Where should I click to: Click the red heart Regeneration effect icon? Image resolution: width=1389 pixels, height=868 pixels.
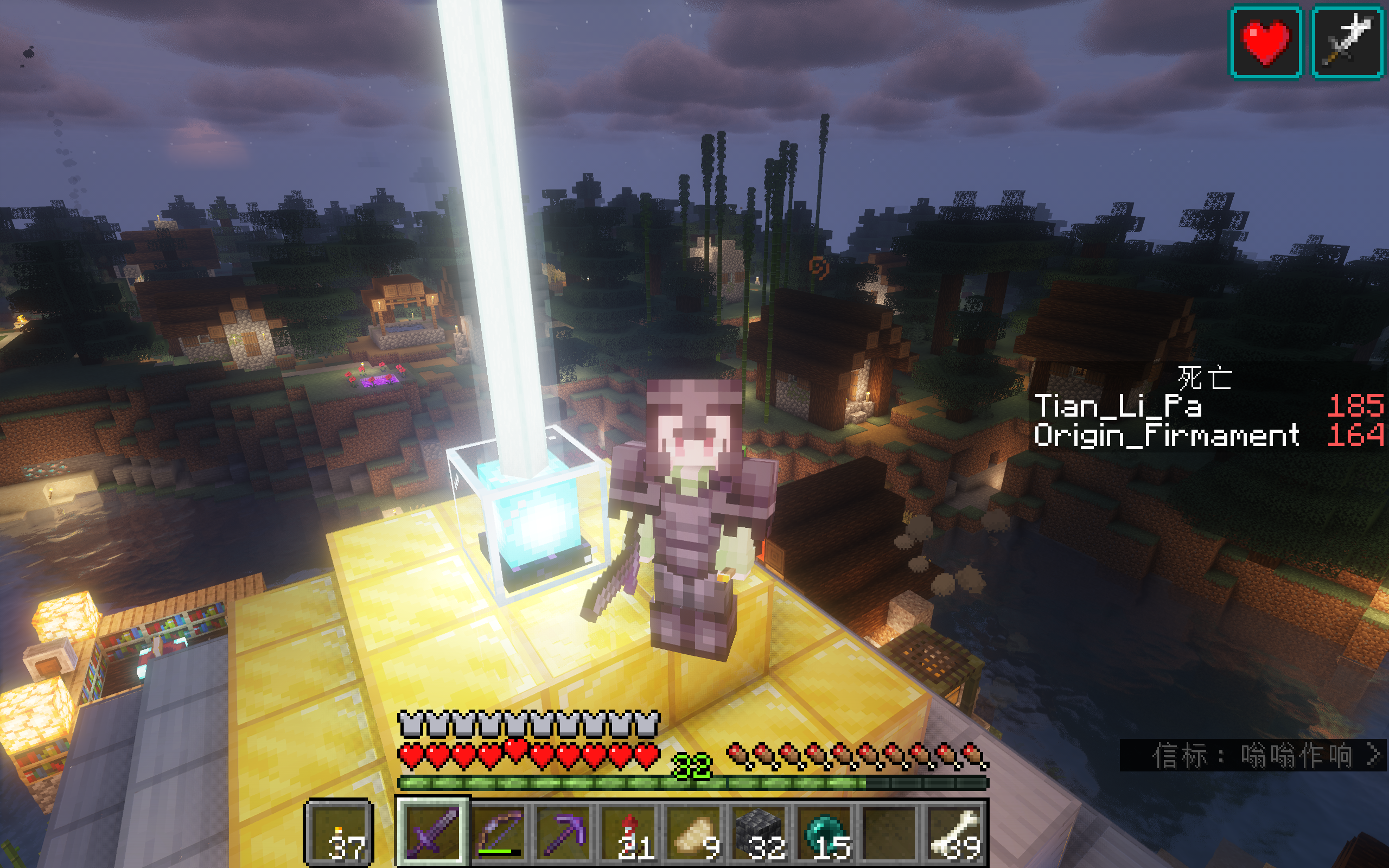(1265, 42)
